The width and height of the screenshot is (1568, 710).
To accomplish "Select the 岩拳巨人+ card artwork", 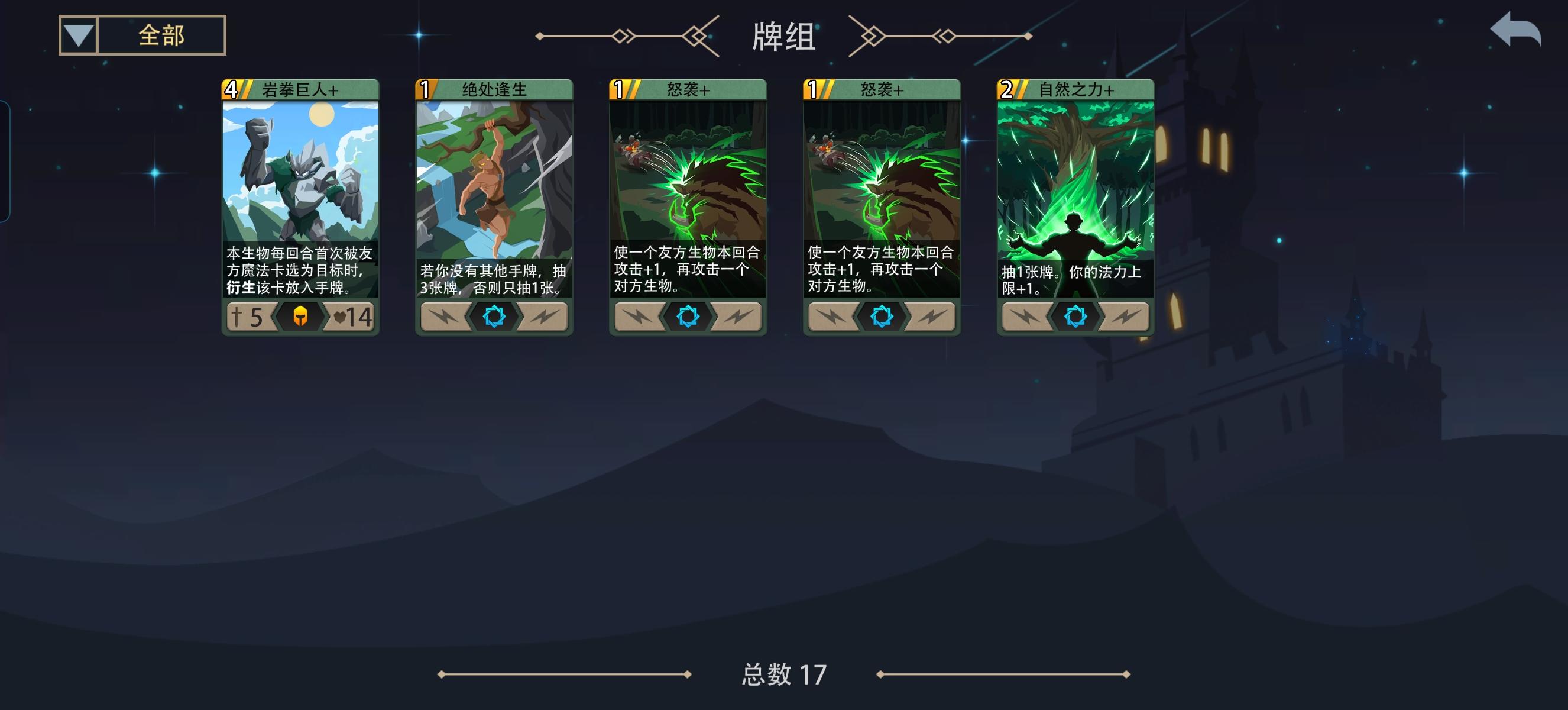I will tap(303, 176).
